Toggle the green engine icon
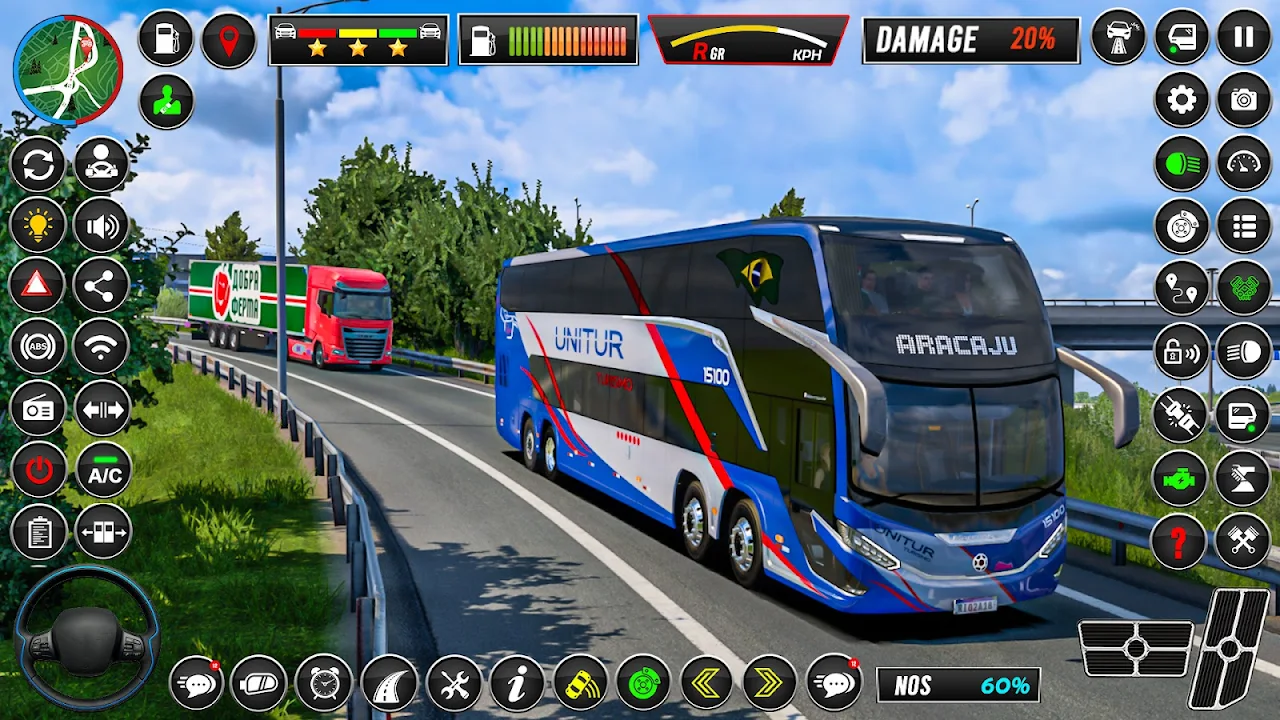This screenshot has height=720, width=1280. (1180, 478)
